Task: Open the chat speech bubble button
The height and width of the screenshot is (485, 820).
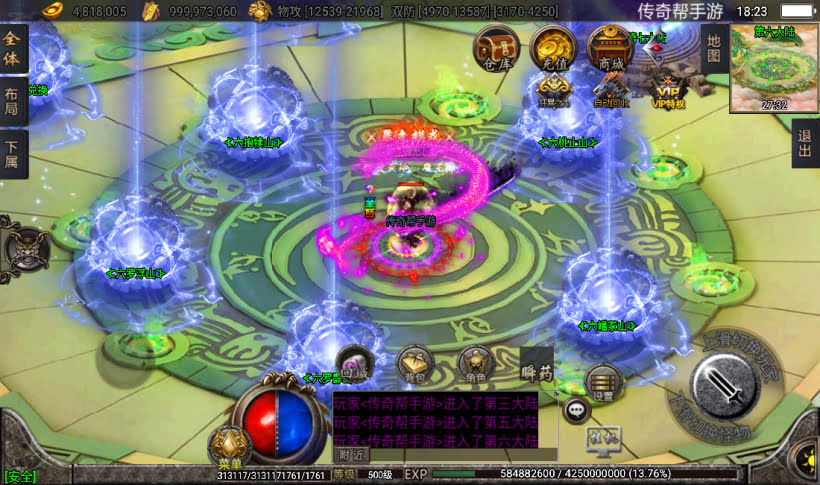Action: tap(577, 410)
